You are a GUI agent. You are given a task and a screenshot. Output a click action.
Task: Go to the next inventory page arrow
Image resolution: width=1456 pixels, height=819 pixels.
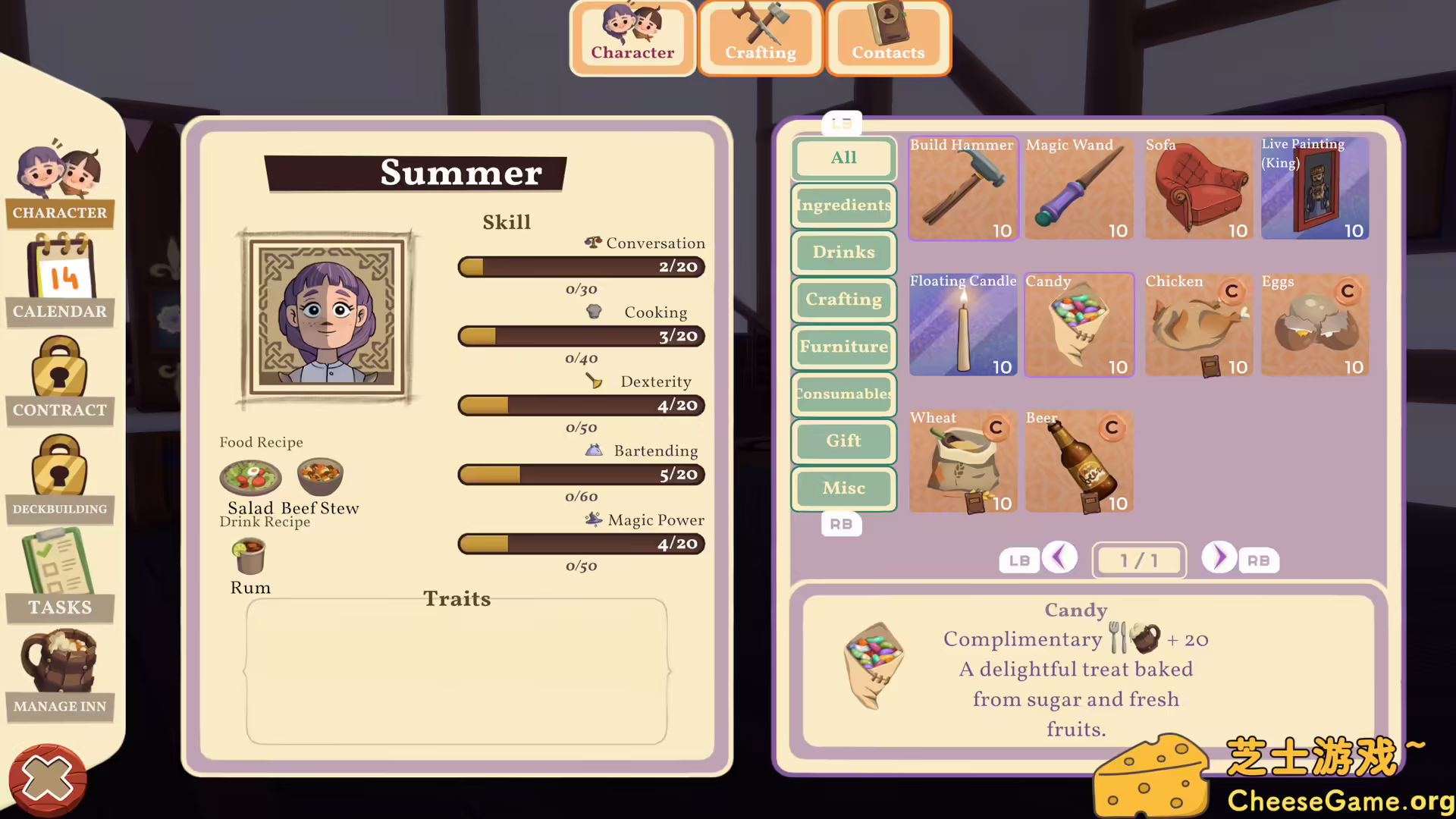coord(1219,558)
